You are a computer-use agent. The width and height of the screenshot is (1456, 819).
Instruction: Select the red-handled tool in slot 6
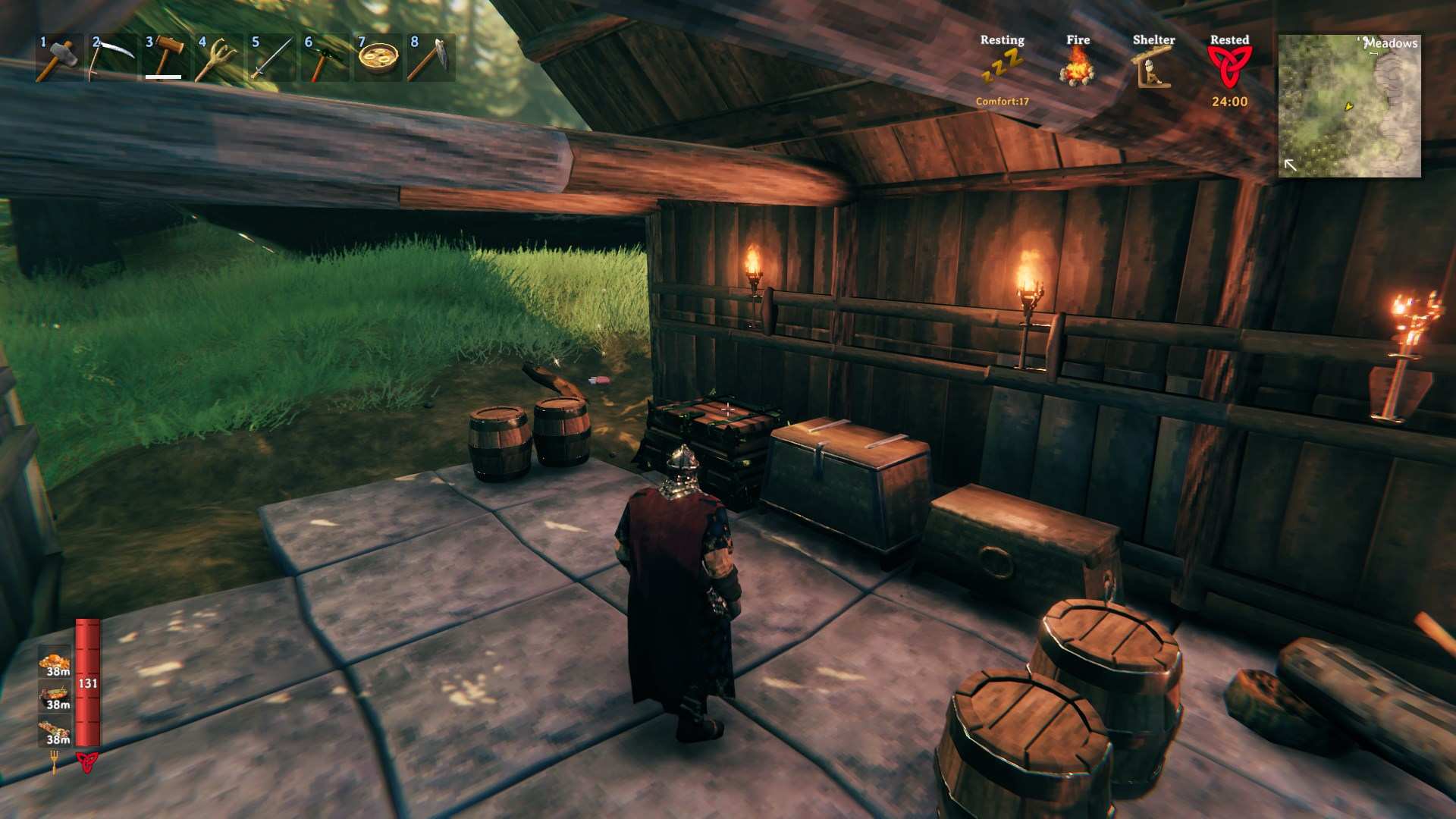coord(325,58)
